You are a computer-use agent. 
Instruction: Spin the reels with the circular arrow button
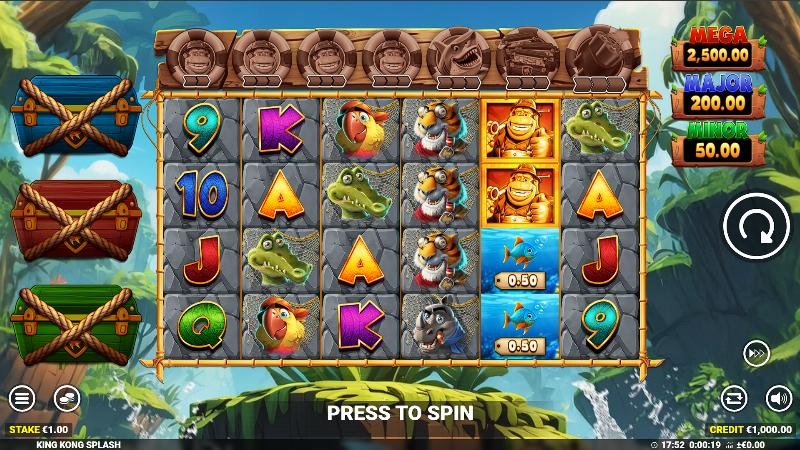tap(756, 227)
